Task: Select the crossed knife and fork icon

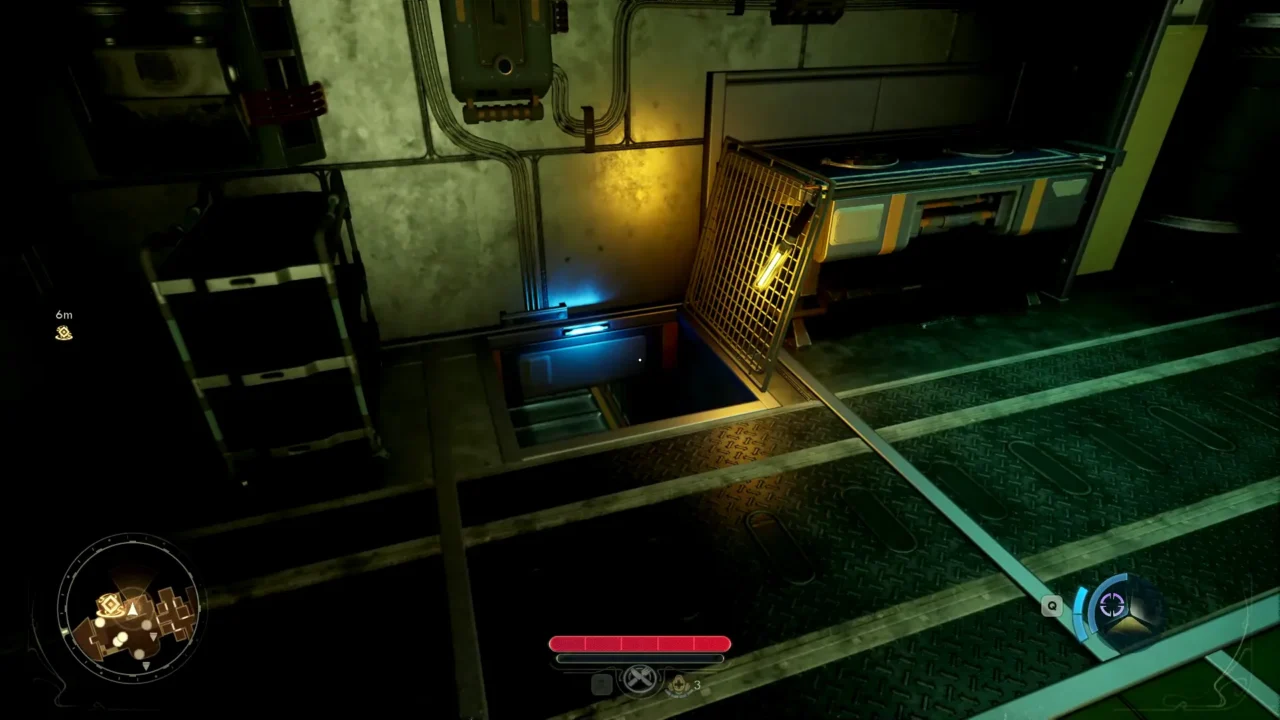Action: (640, 680)
